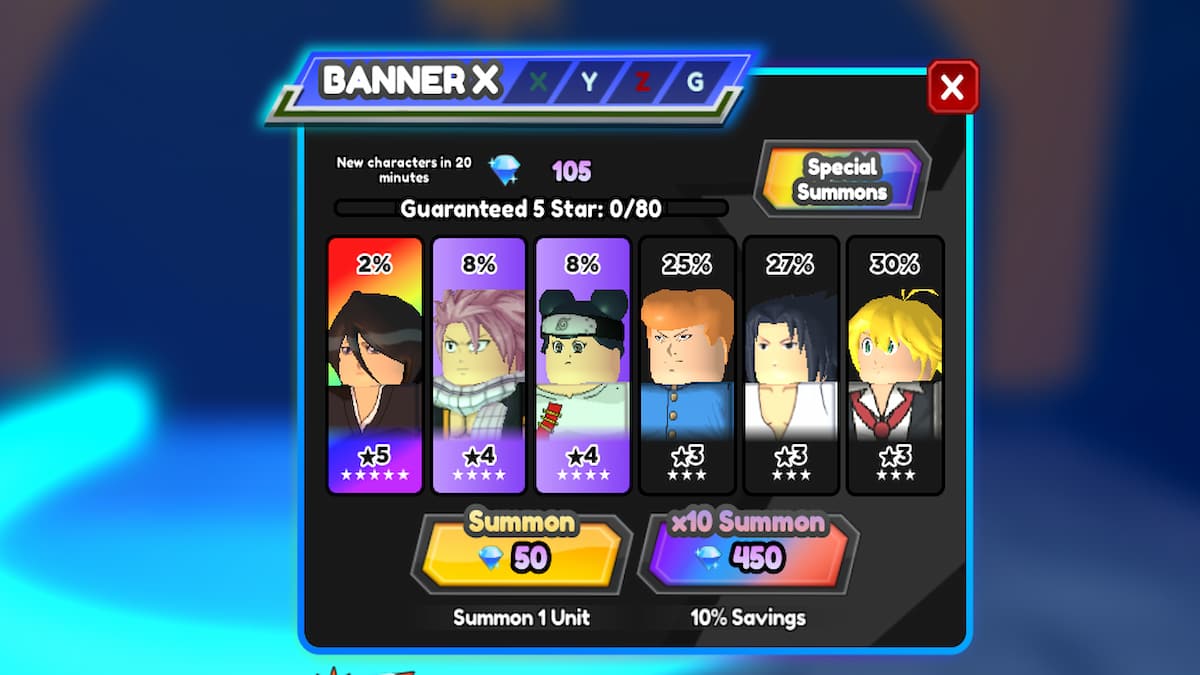This screenshot has height=675, width=1200.
Task: Open Special Summons
Action: (x=841, y=179)
